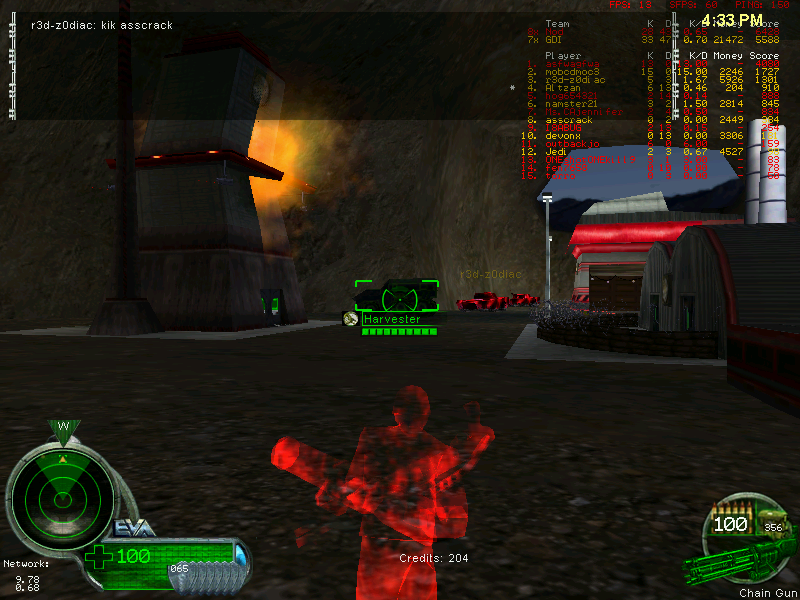
Task: Select the Nod team row
Action: pyautogui.click(x=553, y=31)
